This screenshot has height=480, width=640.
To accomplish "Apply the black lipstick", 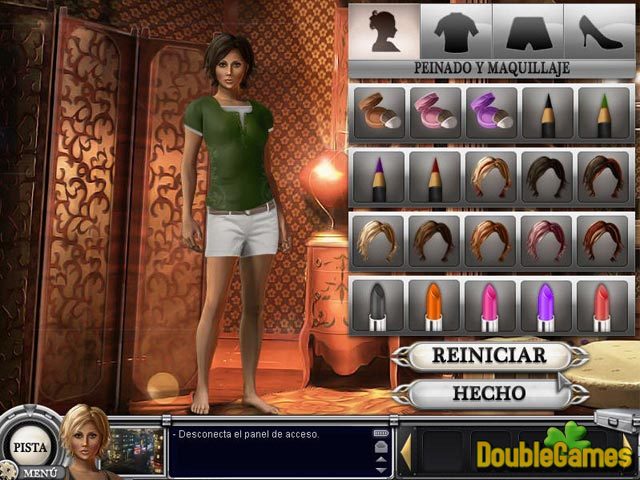I will point(378,305).
